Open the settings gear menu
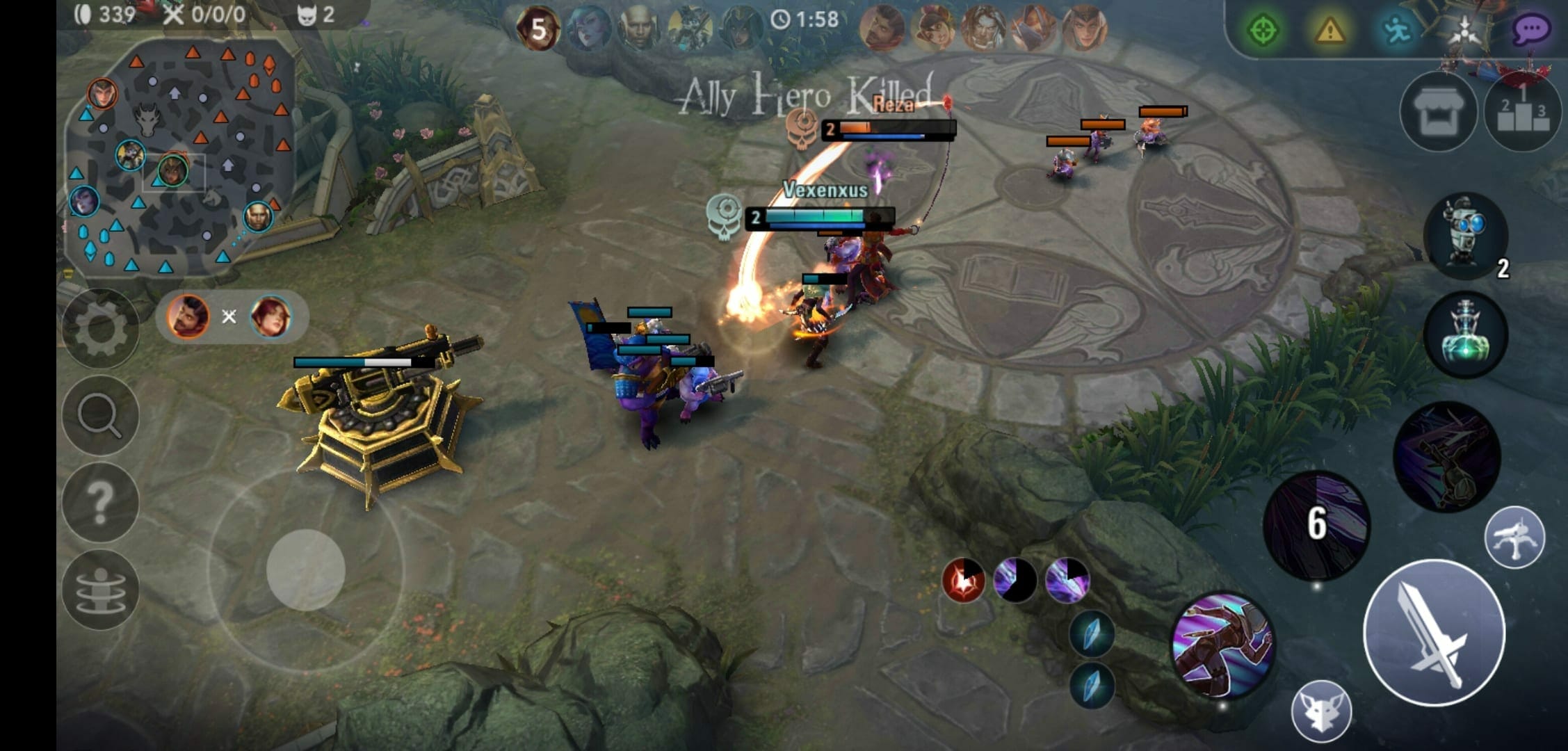1568x751 pixels. [x=100, y=328]
